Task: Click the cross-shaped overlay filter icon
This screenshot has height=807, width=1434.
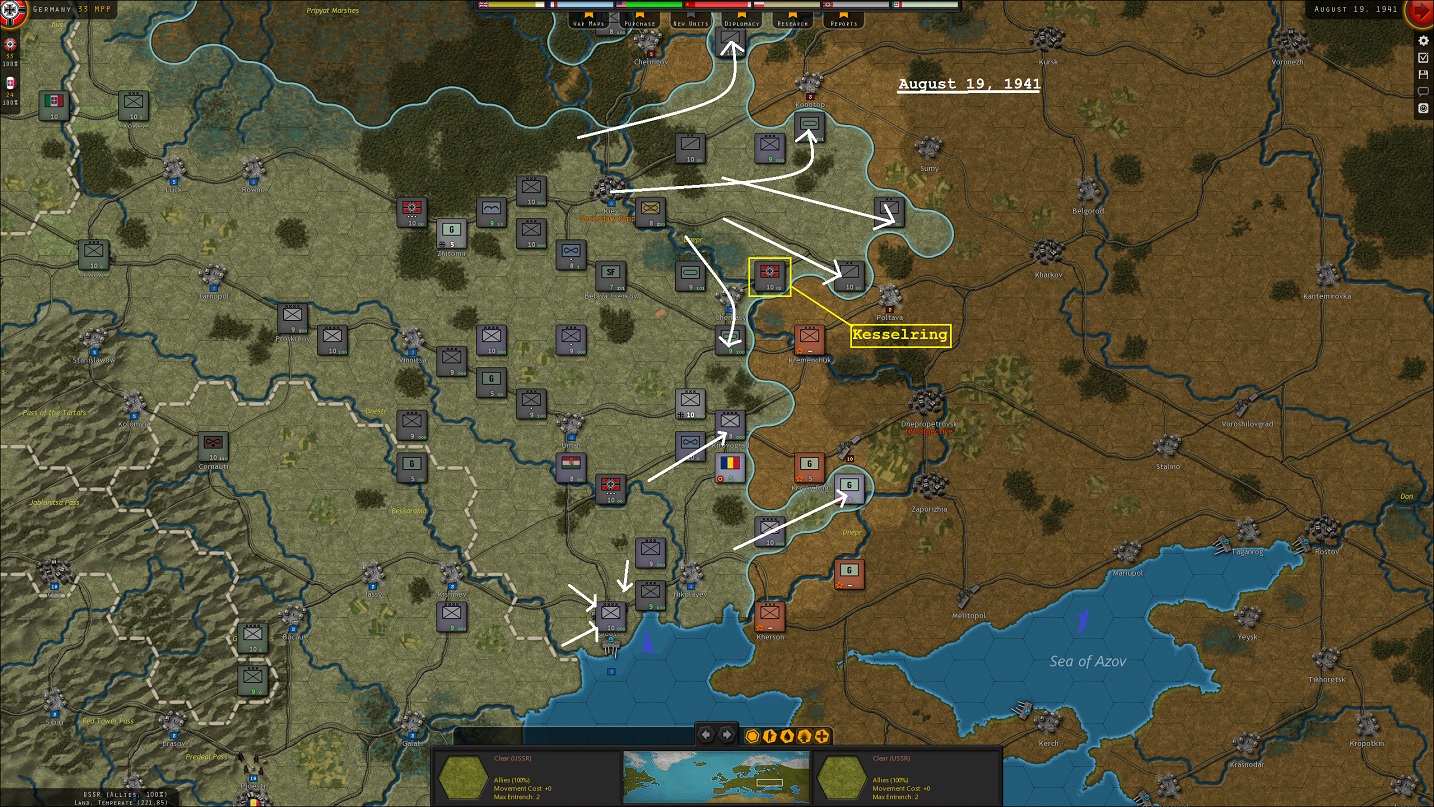Action: pyautogui.click(x=821, y=736)
